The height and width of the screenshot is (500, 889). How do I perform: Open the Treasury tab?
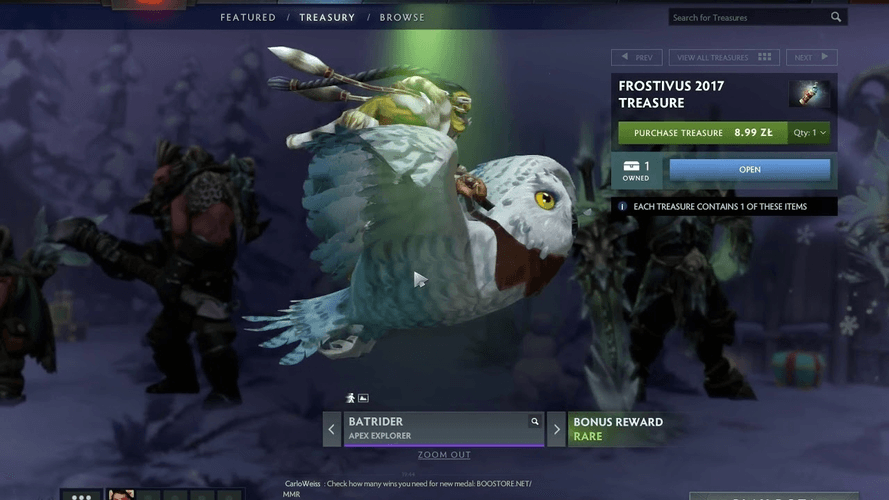(327, 17)
